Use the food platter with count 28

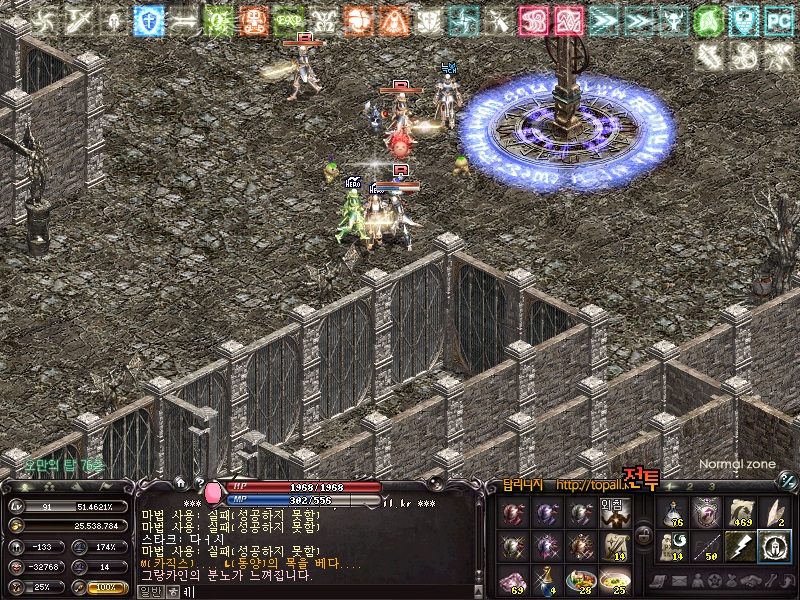click(580, 580)
